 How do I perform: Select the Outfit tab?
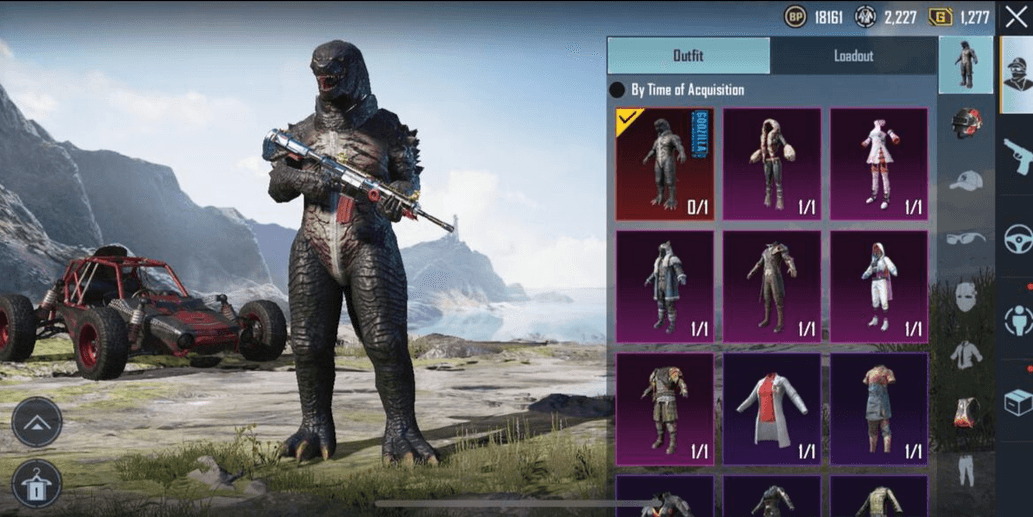click(x=688, y=56)
